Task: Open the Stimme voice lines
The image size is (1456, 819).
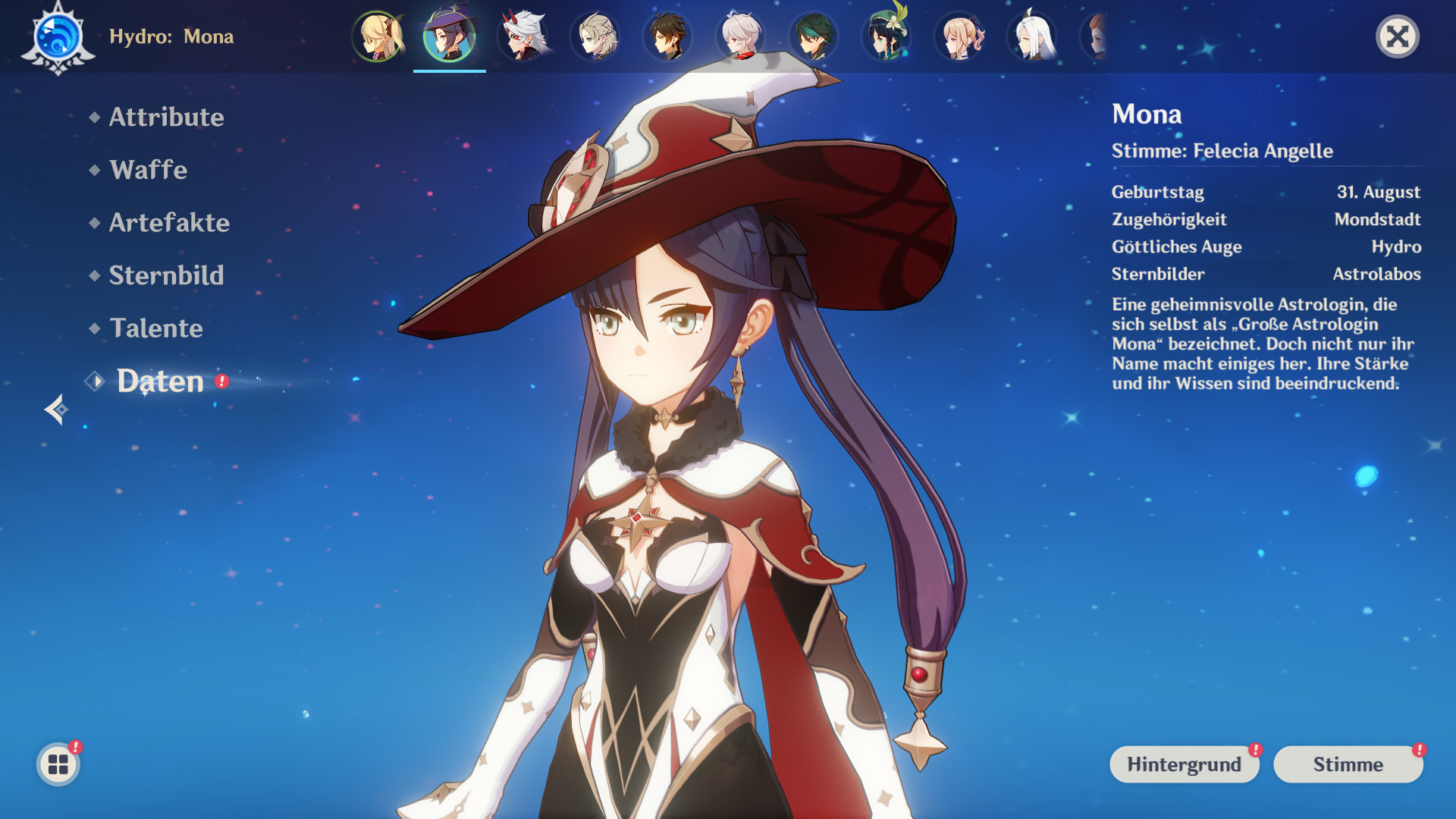Action: [x=1348, y=764]
